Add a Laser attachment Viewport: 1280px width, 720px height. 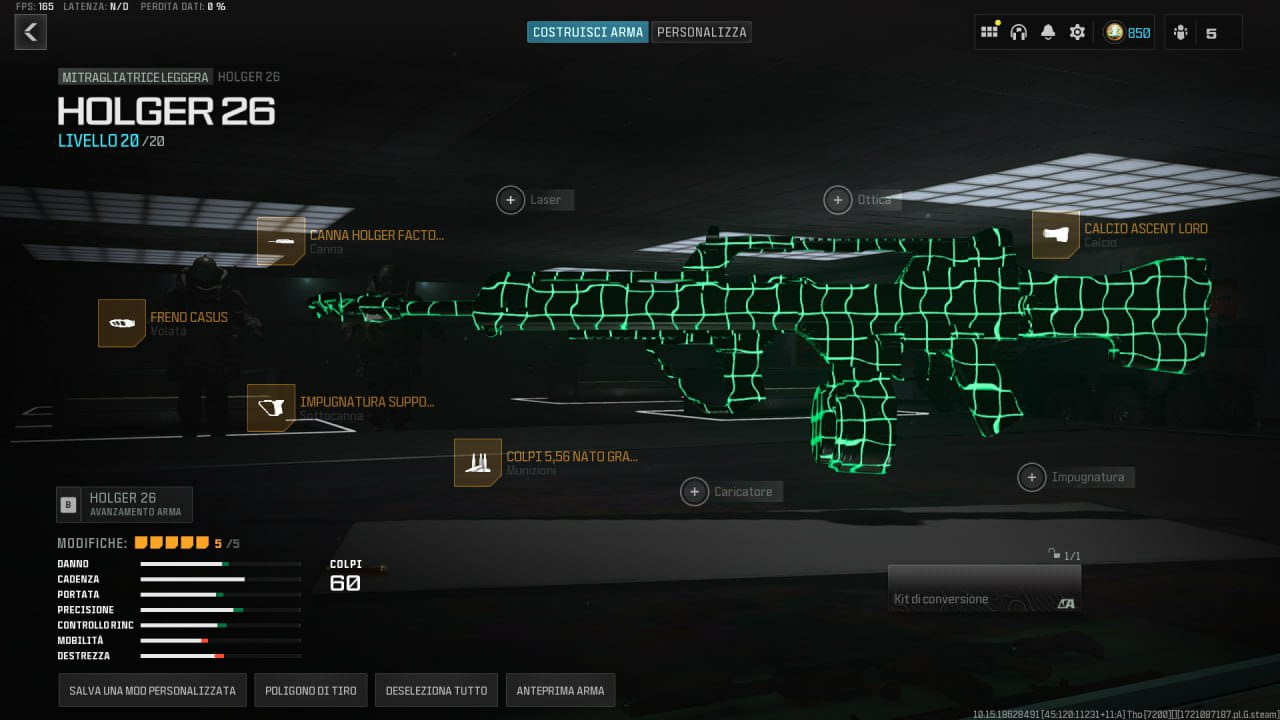tap(511, 200)
